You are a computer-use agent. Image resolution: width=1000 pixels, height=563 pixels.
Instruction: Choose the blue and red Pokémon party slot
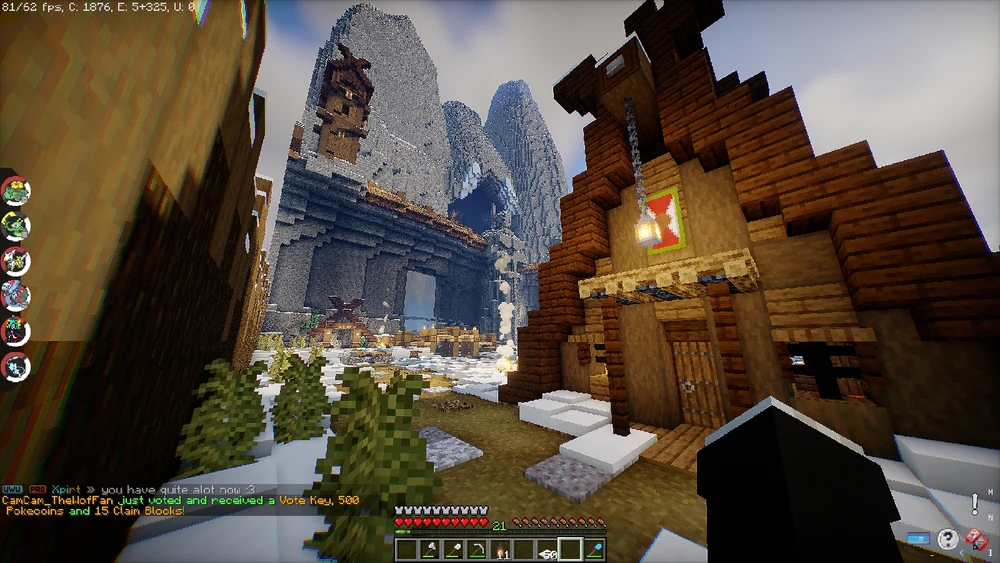coord(15,295)
